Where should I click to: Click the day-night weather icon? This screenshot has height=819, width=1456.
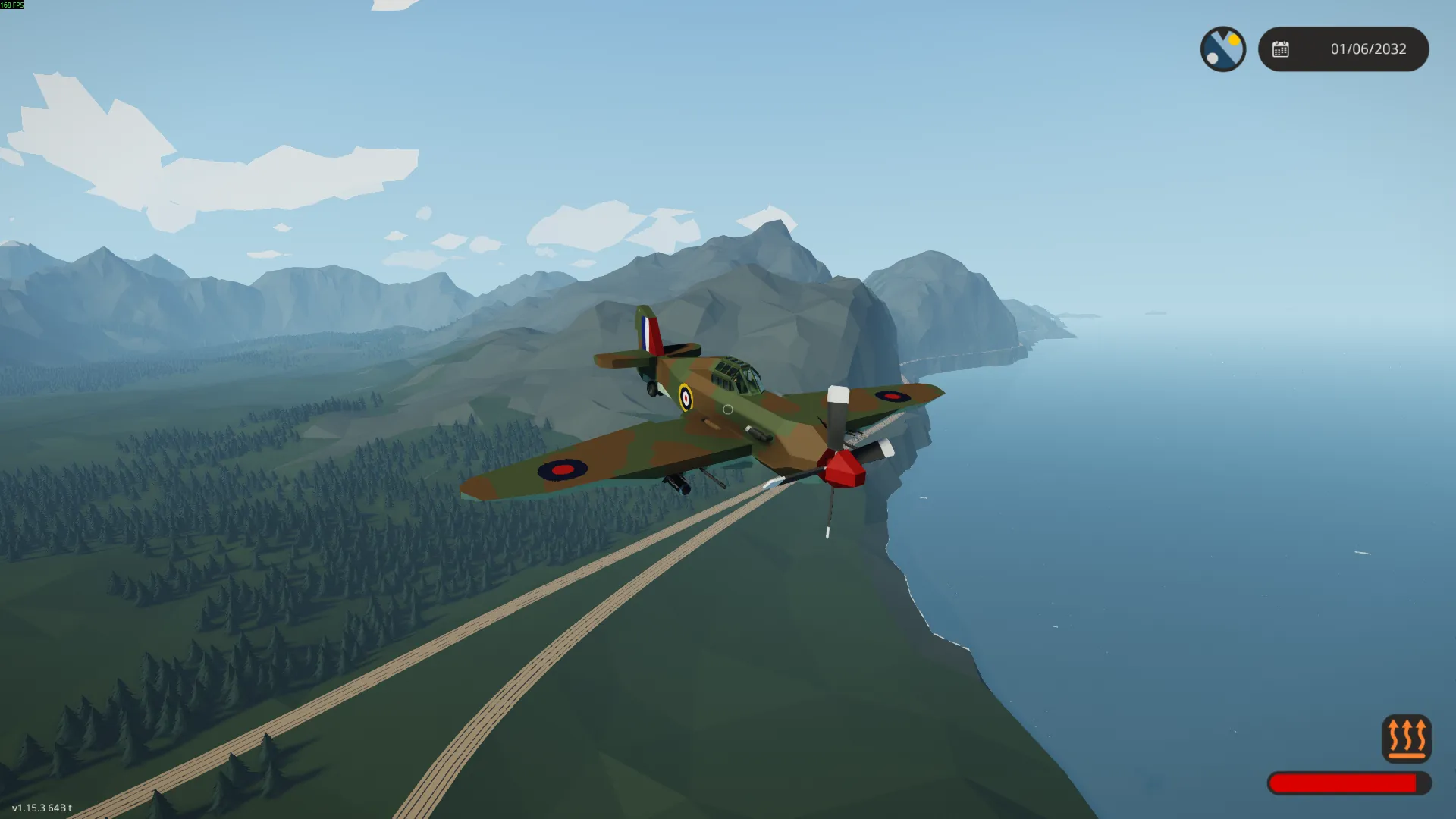1222,49
